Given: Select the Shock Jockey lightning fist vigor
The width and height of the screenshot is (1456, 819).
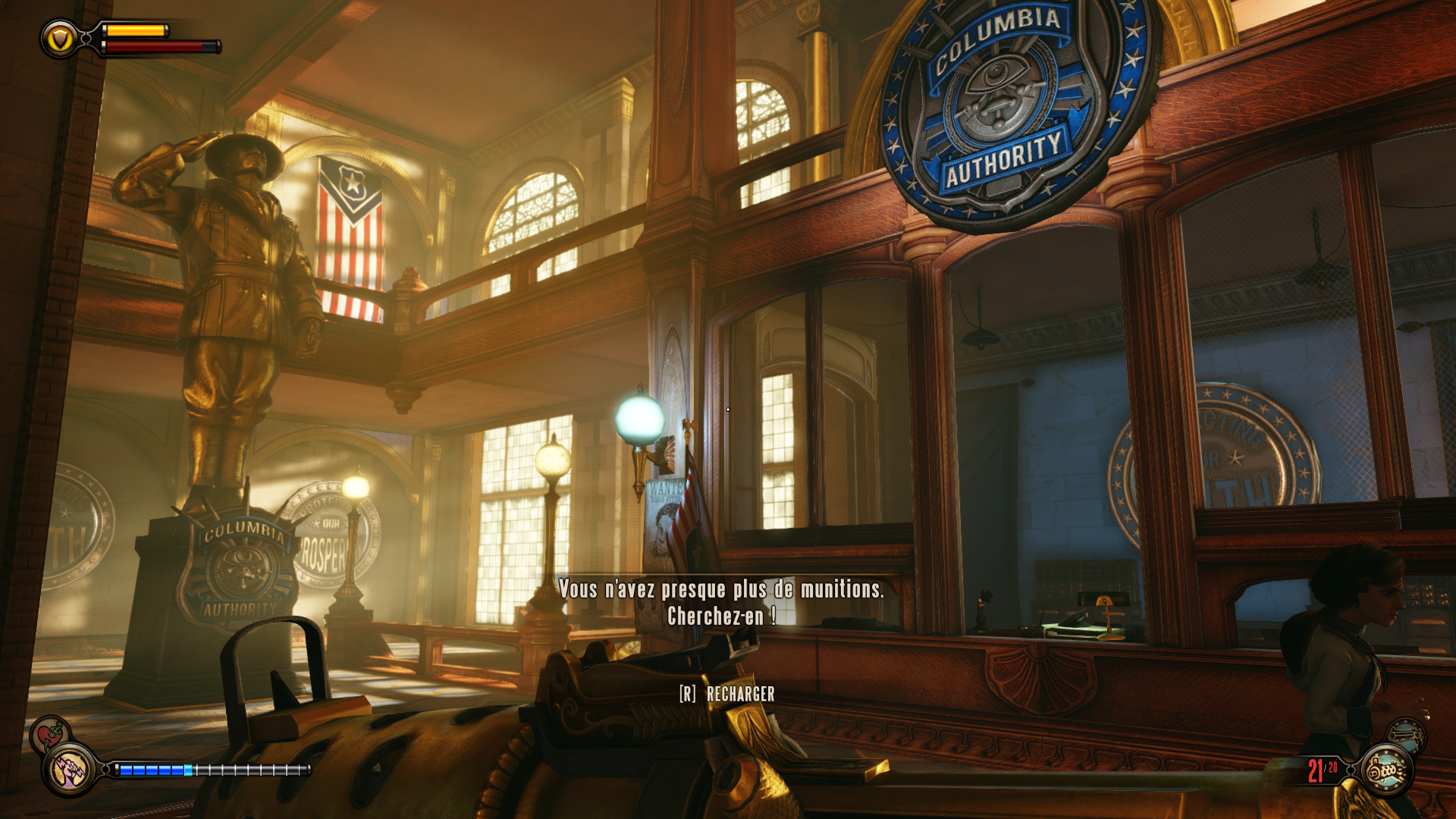Looking at the screenshot, I should click(70, 770).
